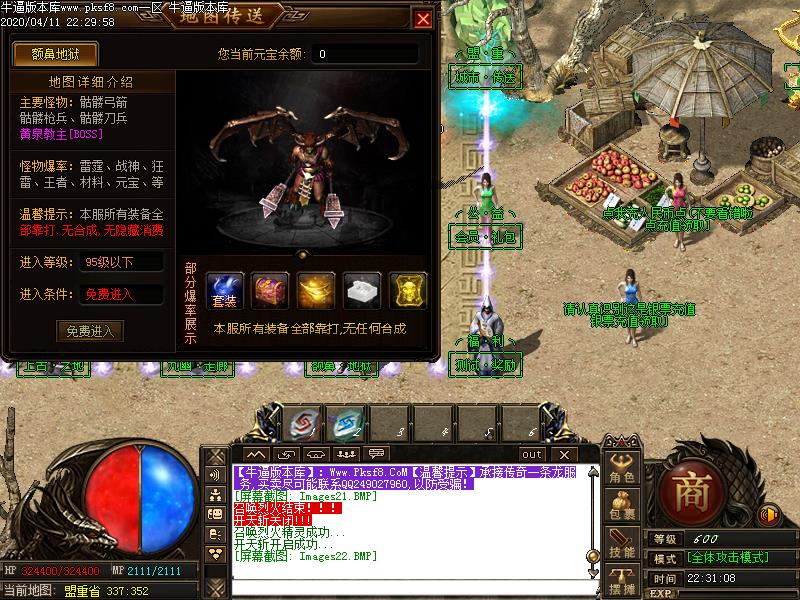The width and height of the screenshot is (800, 600).
Task: Toggle the sound speaker icon
Action: (x=769, y=515)
